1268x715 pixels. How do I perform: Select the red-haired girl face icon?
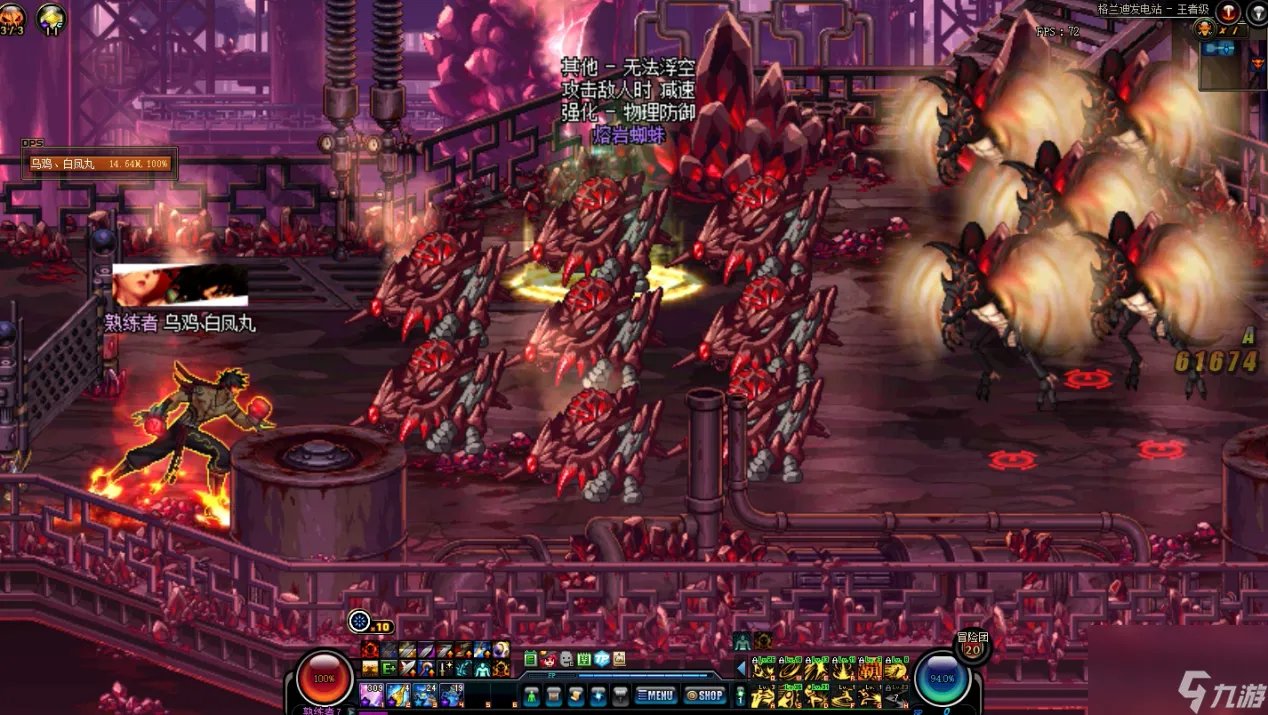click(548, 659)
